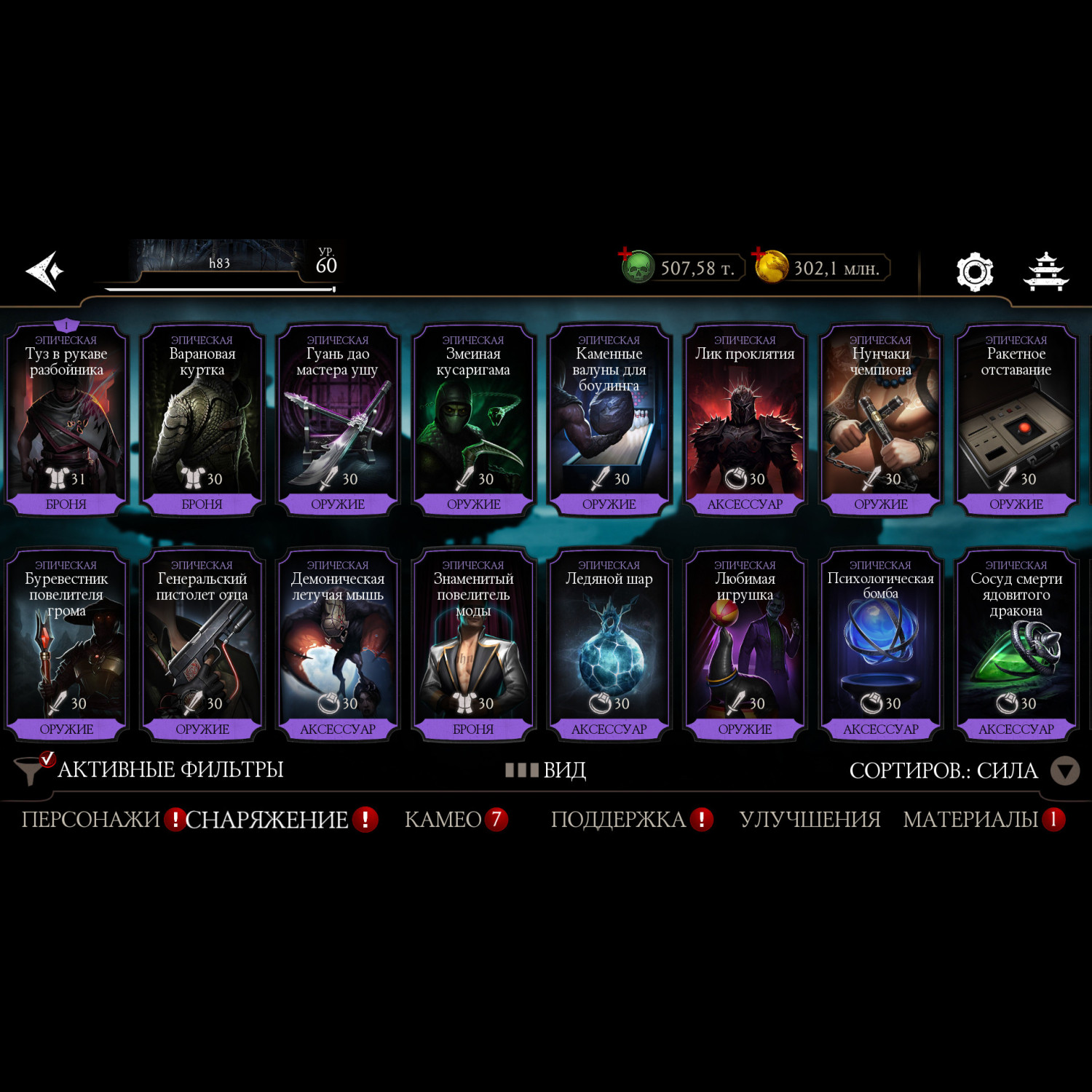Go back with the arrow button
The height and width of the screenshot is (1092, 1092).
point(45,271)
